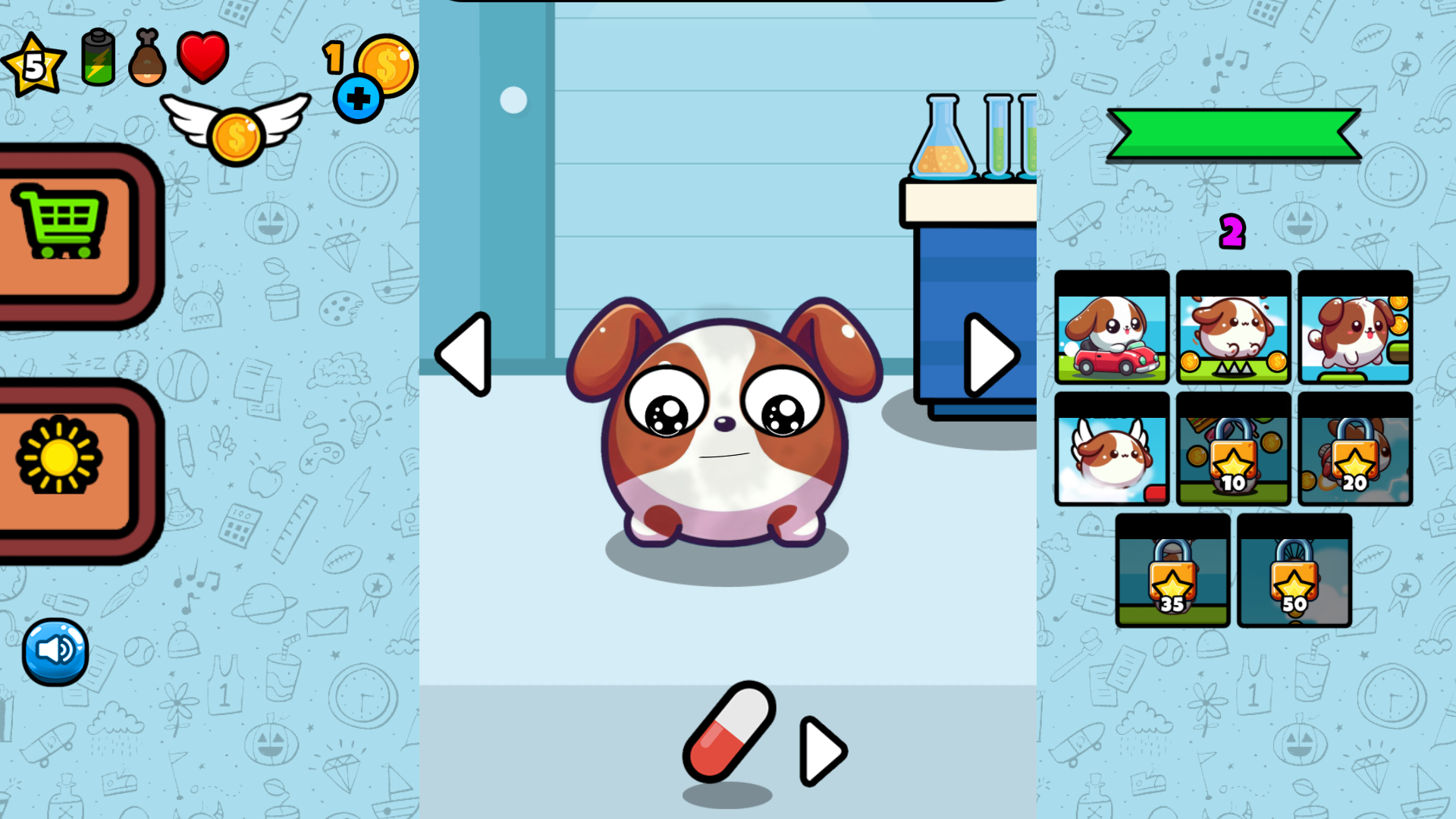Click the star level badge
Viewport: 1456px width, 819px height.
(x=34, y=64)
